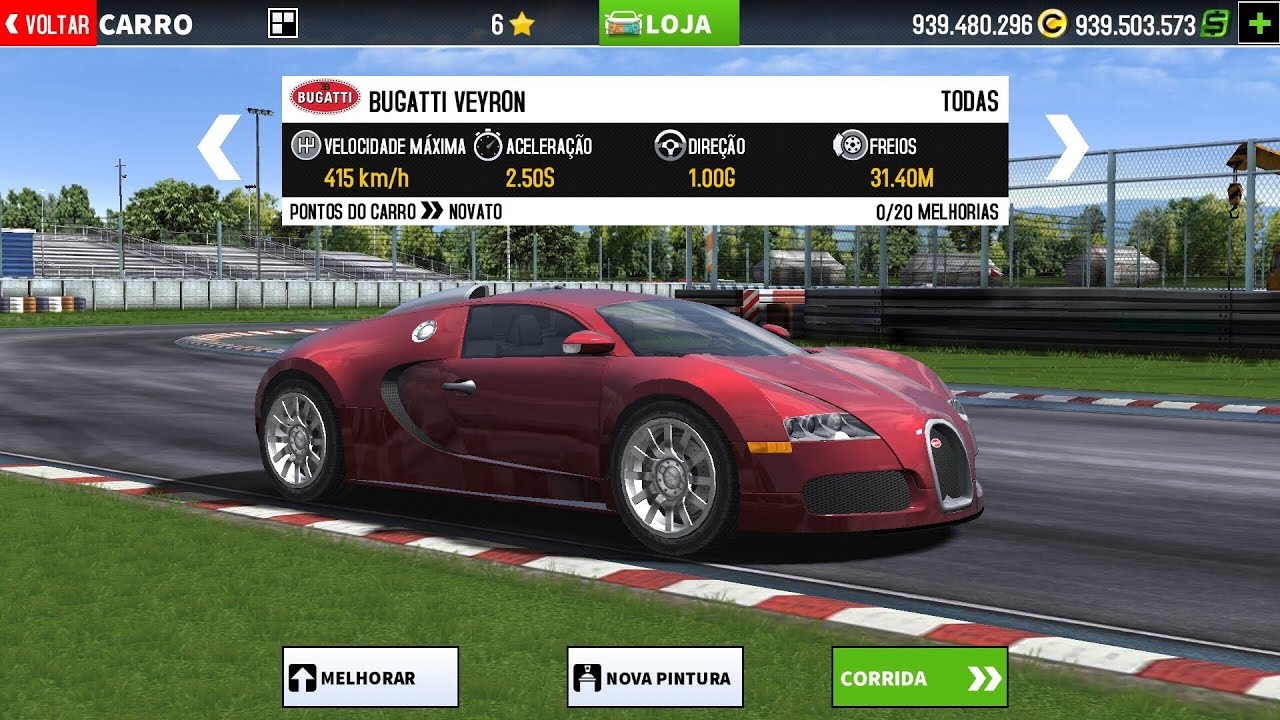Click the LOJA shopping cart icon
This screenshot has width=1280, height=720.
pos(625,21)
